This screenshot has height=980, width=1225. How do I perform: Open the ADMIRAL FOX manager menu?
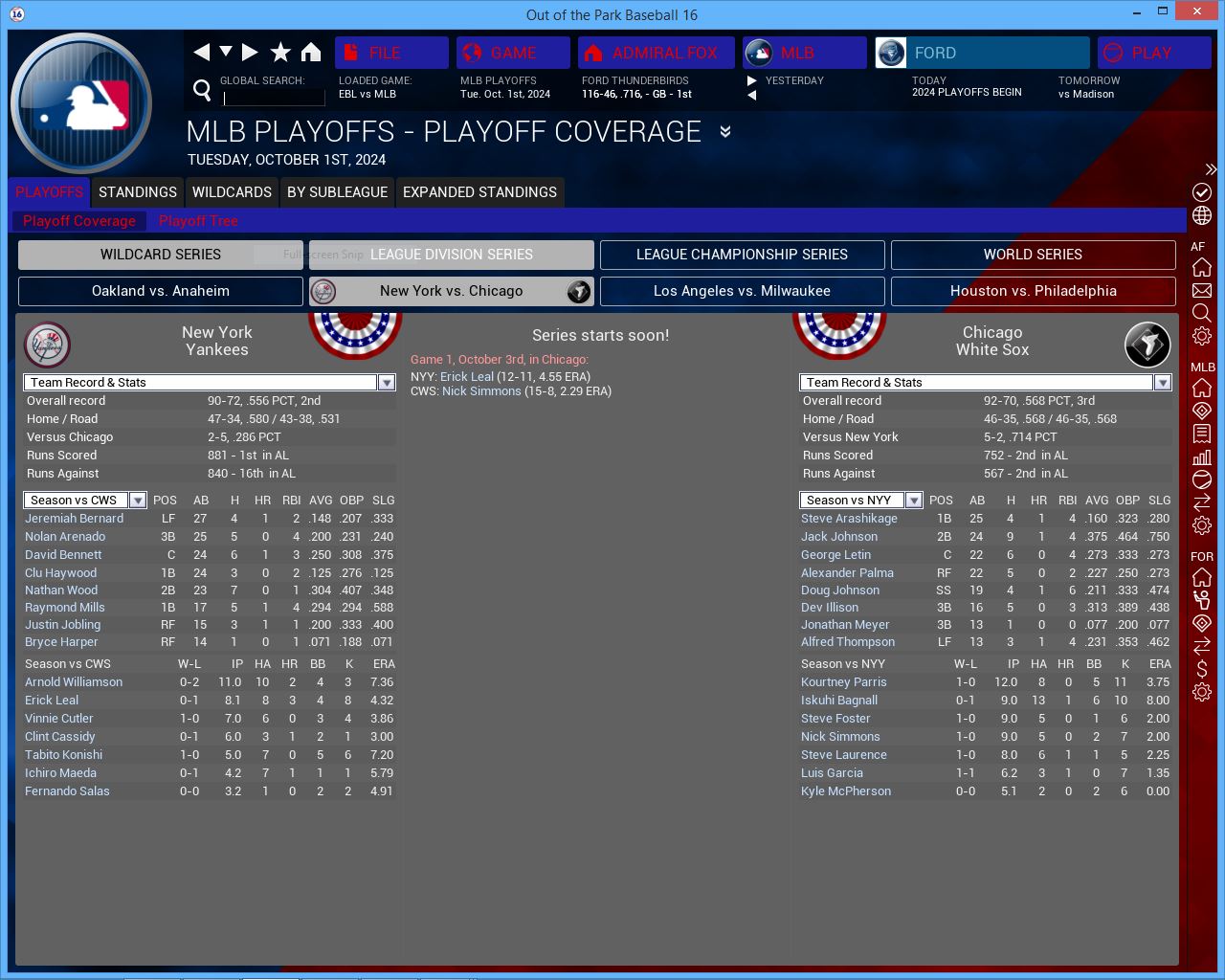pyautogui.click(x=657, y=53)
